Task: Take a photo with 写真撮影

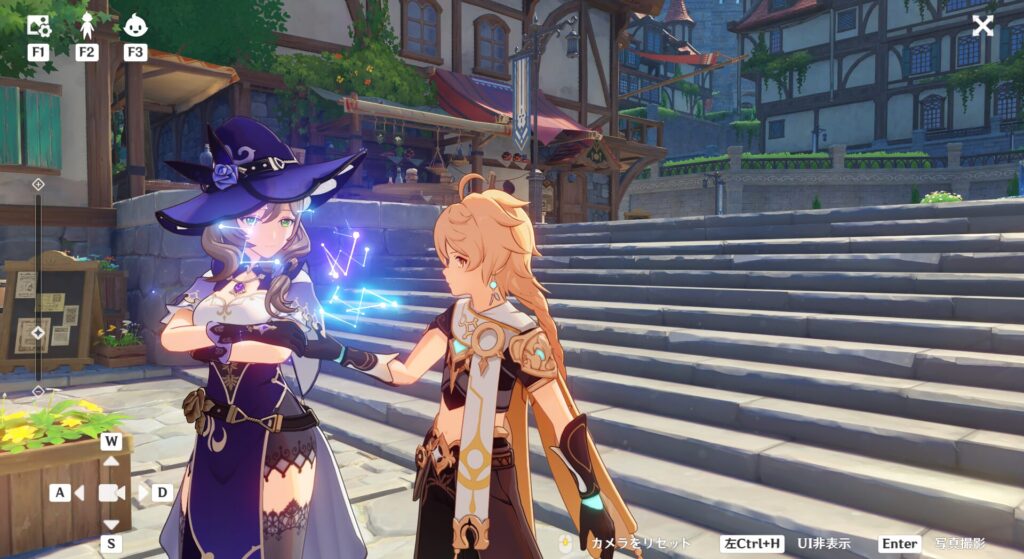Action: [959, 543]
